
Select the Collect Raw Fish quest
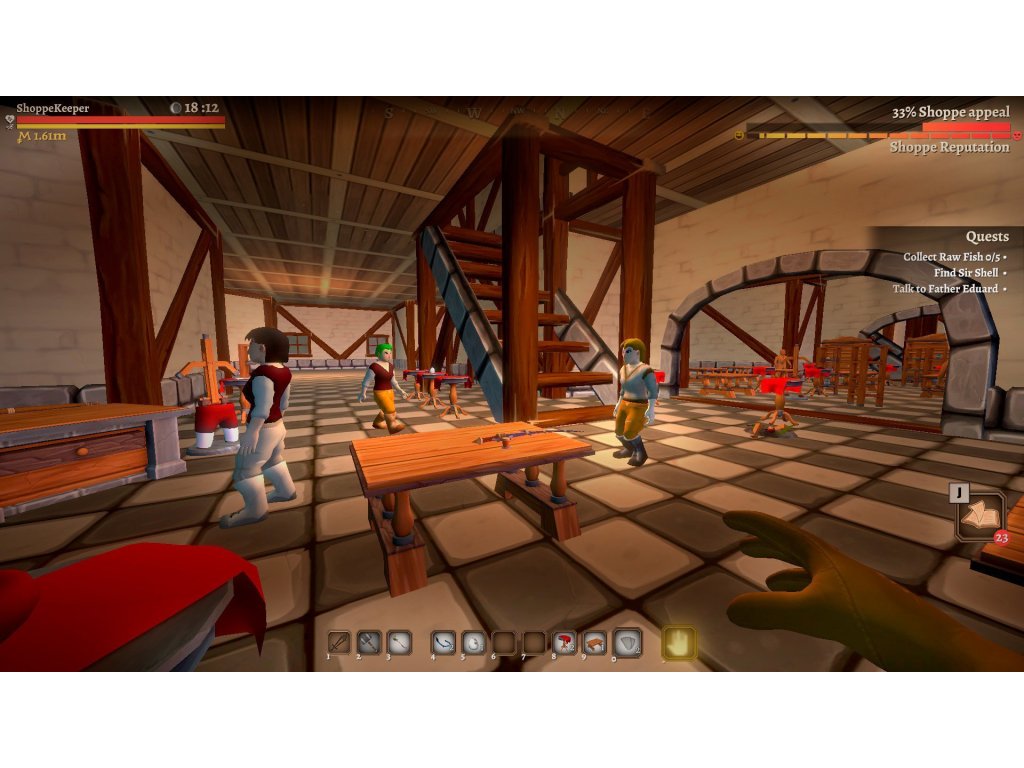click(x=954, y=257)
